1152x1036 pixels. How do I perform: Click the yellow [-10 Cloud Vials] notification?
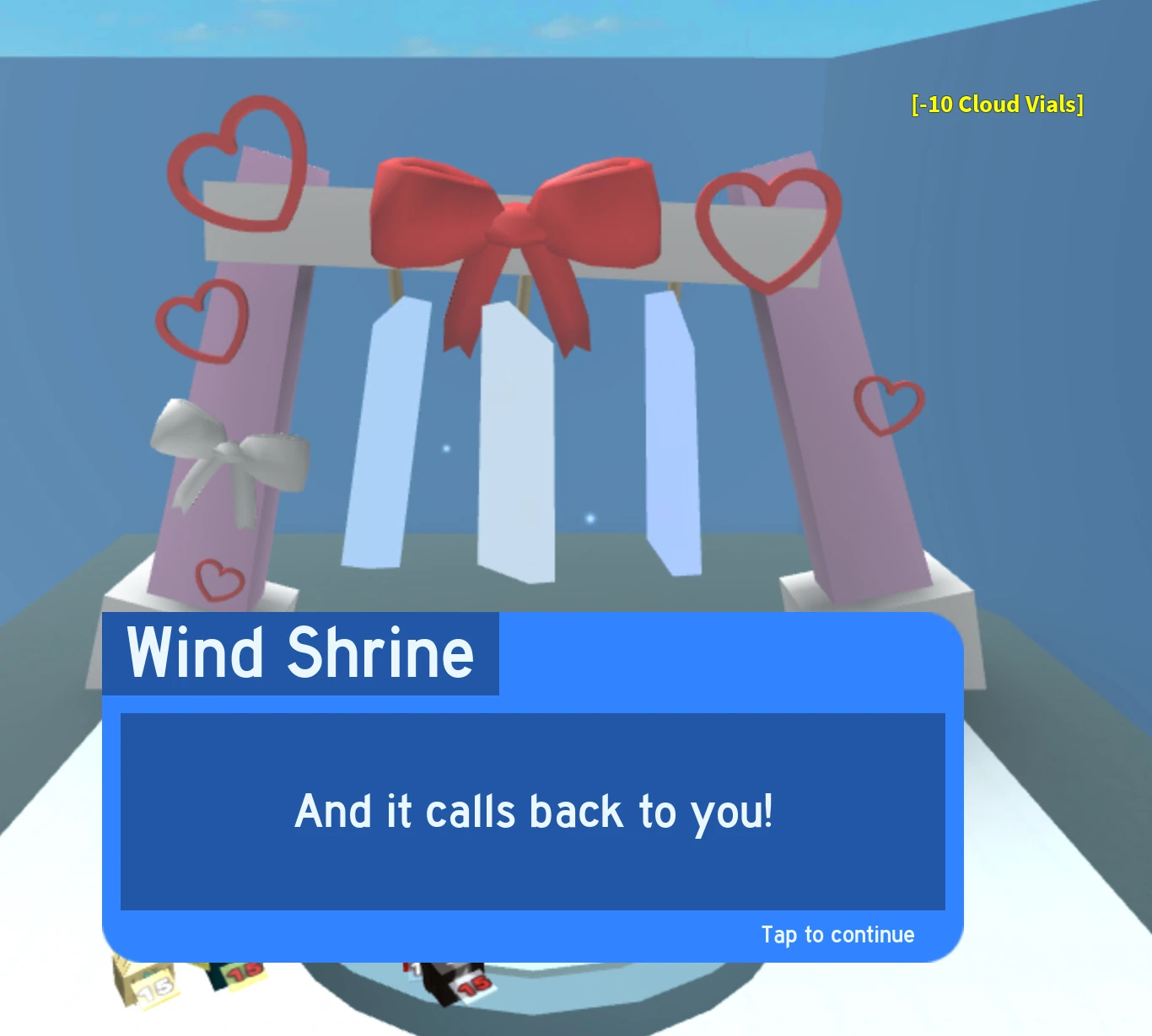(996, 105)
